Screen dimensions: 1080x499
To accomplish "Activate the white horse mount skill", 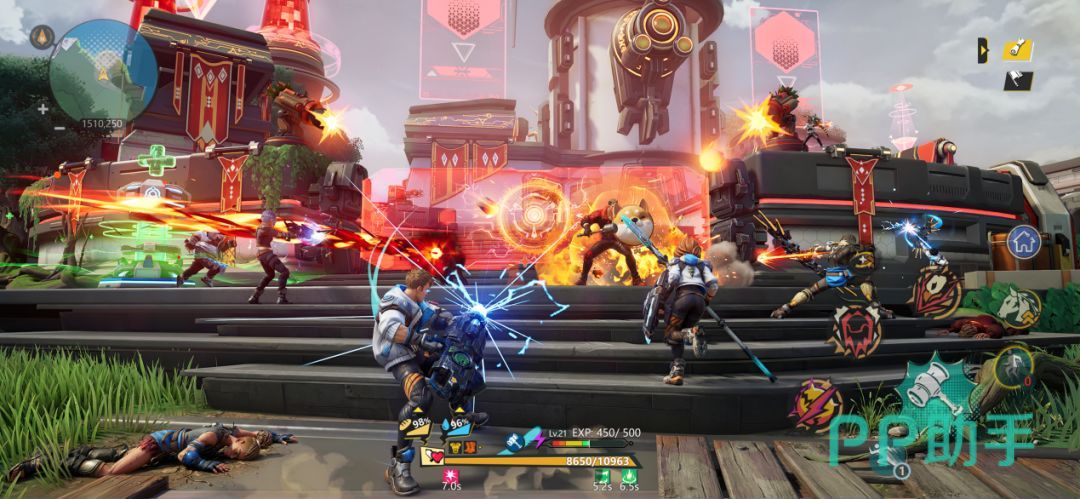I will 1018,307.
